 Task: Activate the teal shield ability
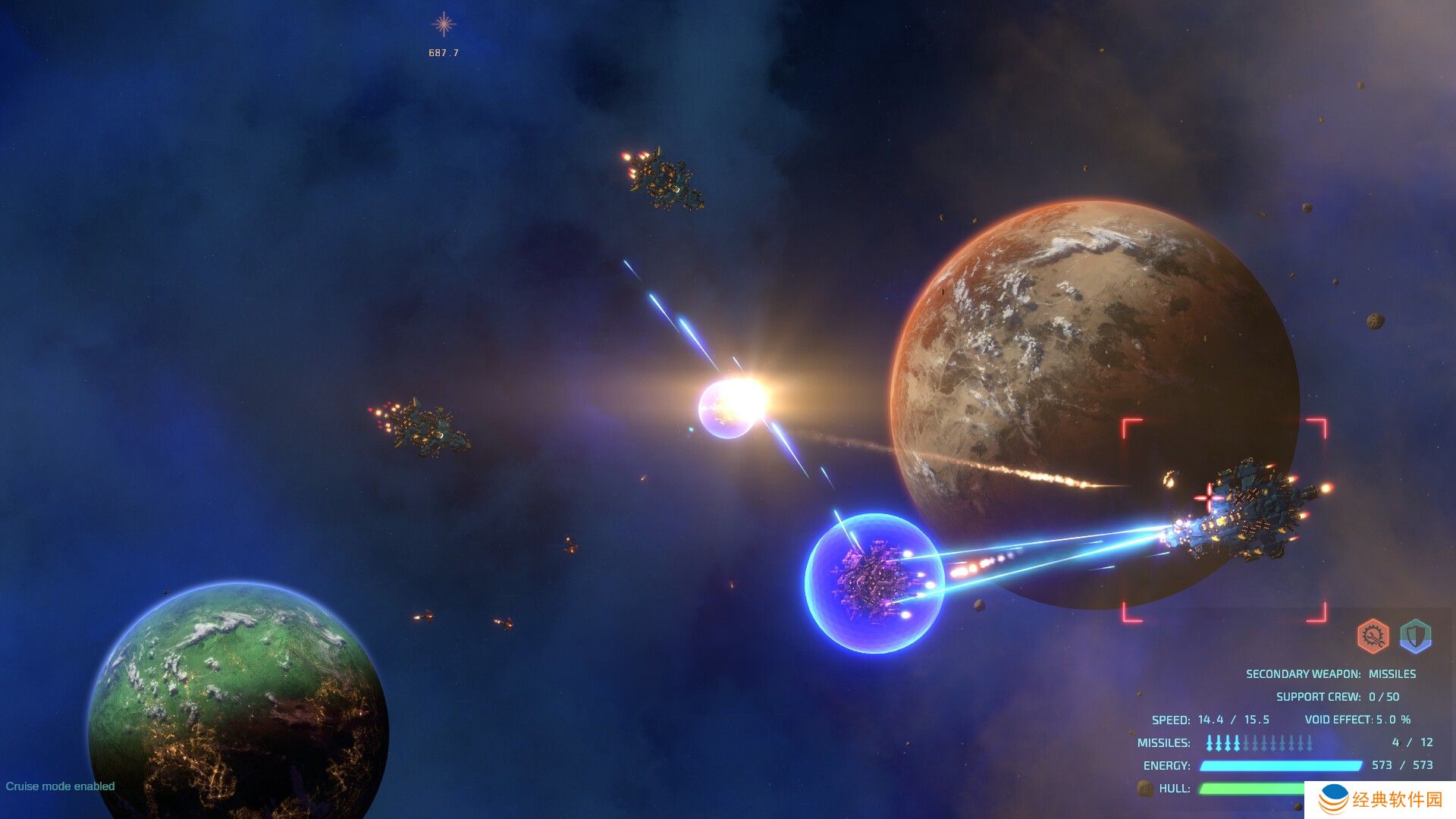coord(1415,635)
